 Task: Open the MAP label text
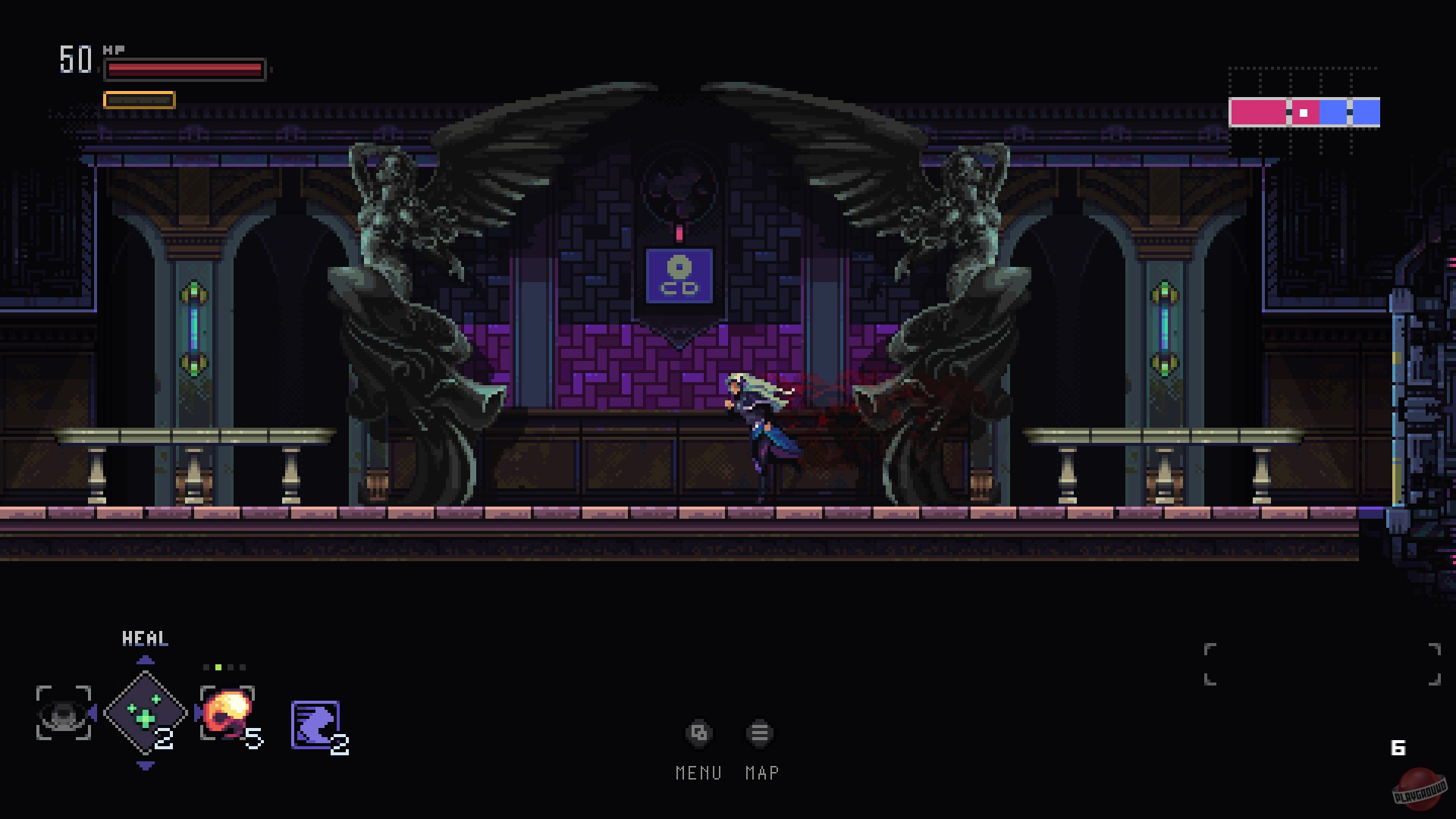click(761, 773)
